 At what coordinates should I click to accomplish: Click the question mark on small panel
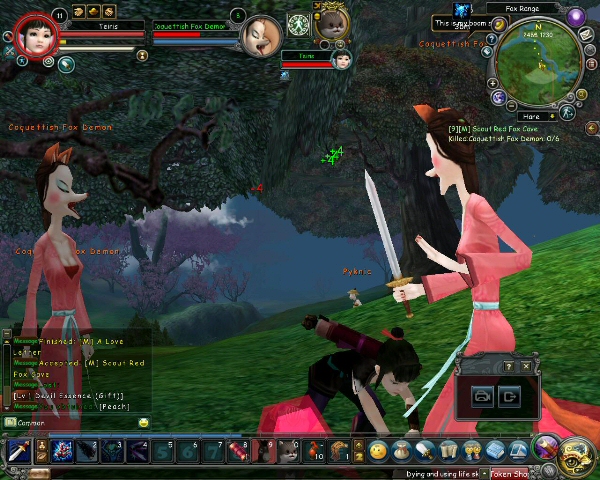click(x=508, y=367)
